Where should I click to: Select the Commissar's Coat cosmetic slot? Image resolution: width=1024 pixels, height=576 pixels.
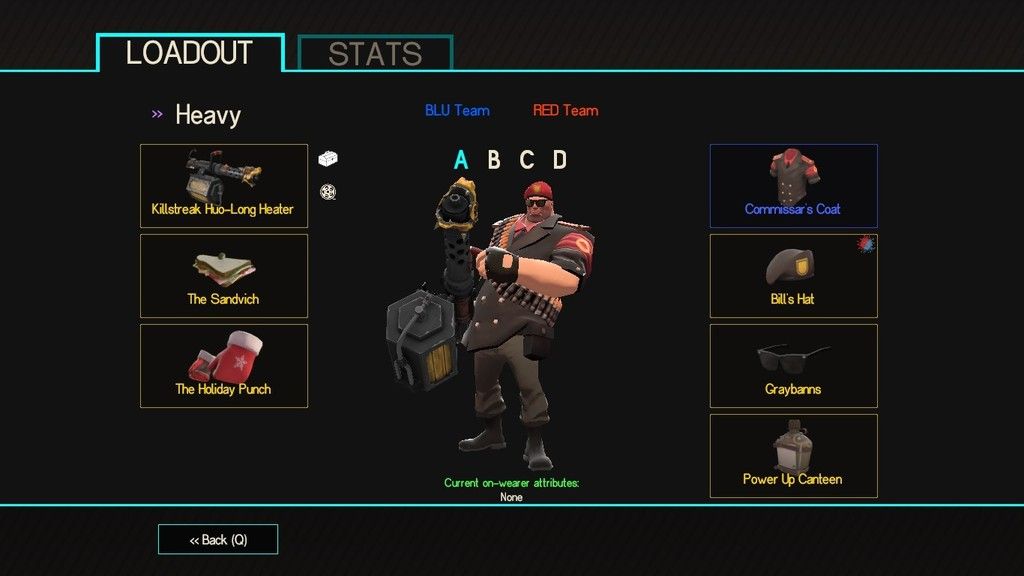tap(793, 186)
